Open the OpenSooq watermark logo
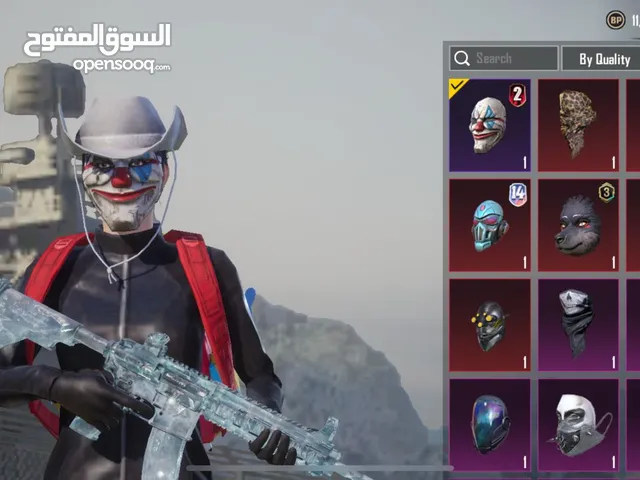 click(97, 47)
